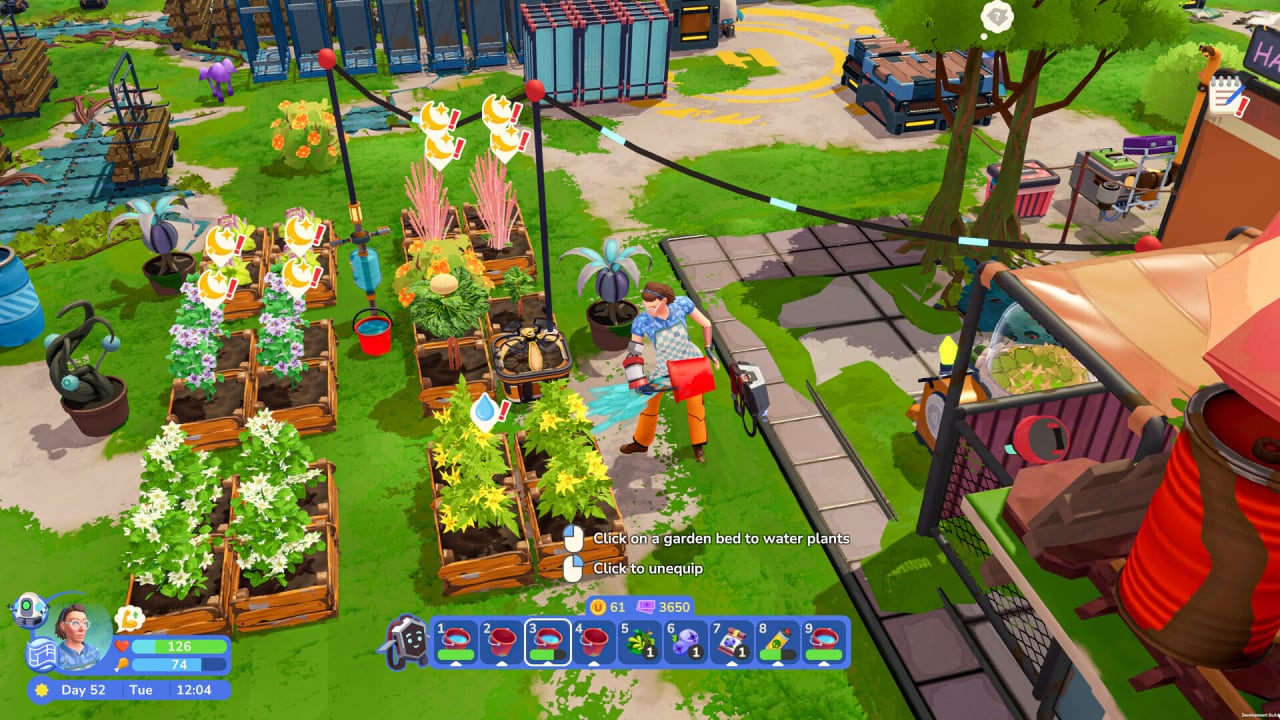Image resolution: width=1280 pixels, height=720 pixels.
Task: Select the green leafy plant in slot 5
Action: (x=640, y=641)
